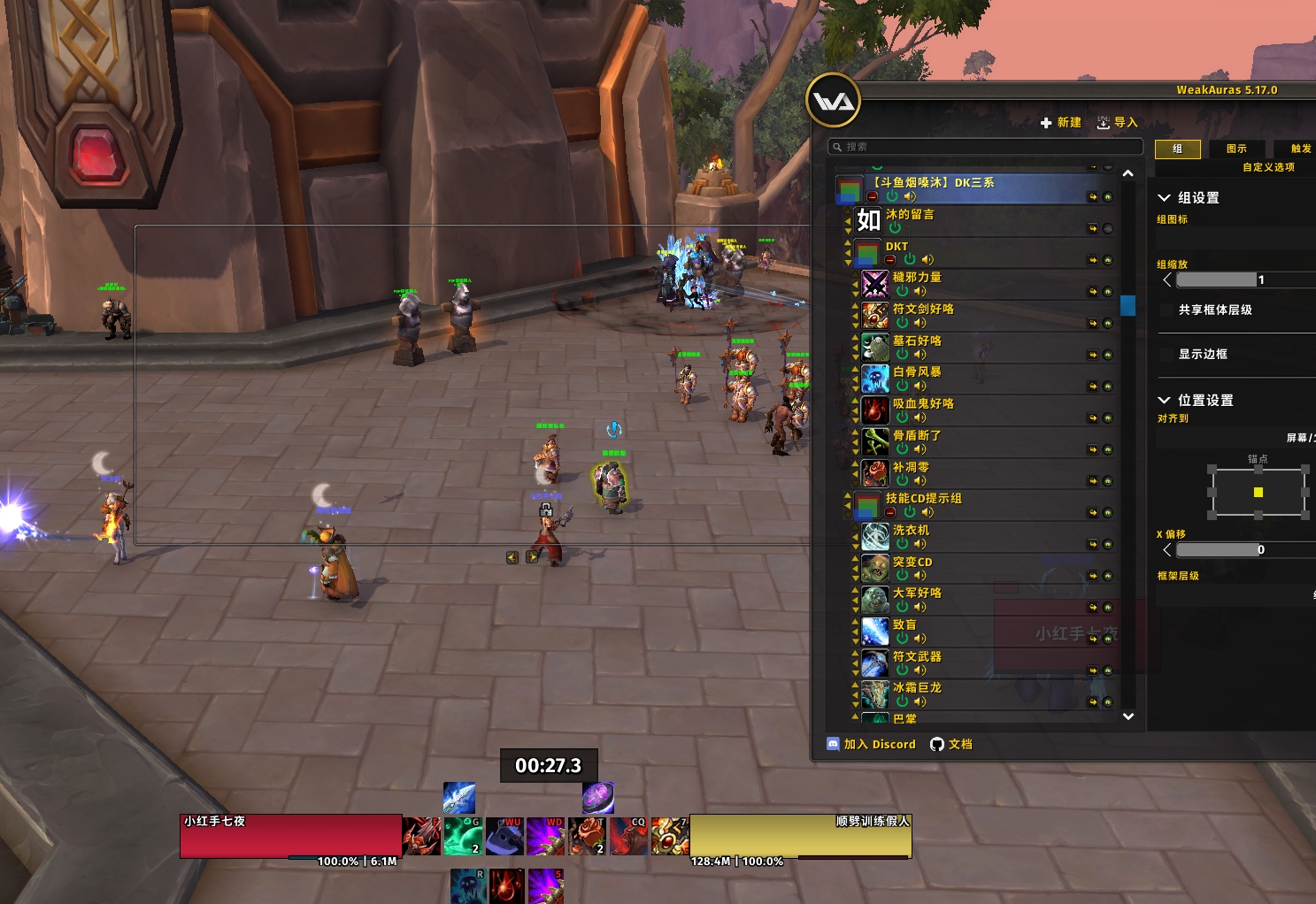Viewport: 1316px width, 904px height.
Task: Collapse the 组设置 section
Action: [1165, 198]
